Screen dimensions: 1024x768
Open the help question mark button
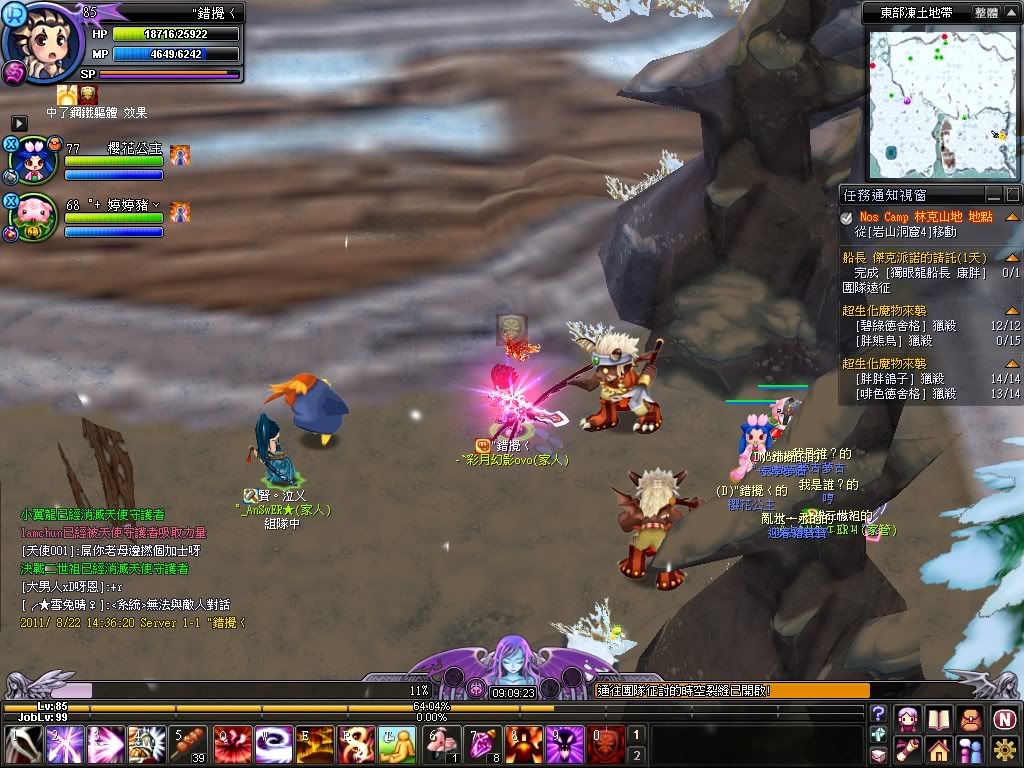878,714
